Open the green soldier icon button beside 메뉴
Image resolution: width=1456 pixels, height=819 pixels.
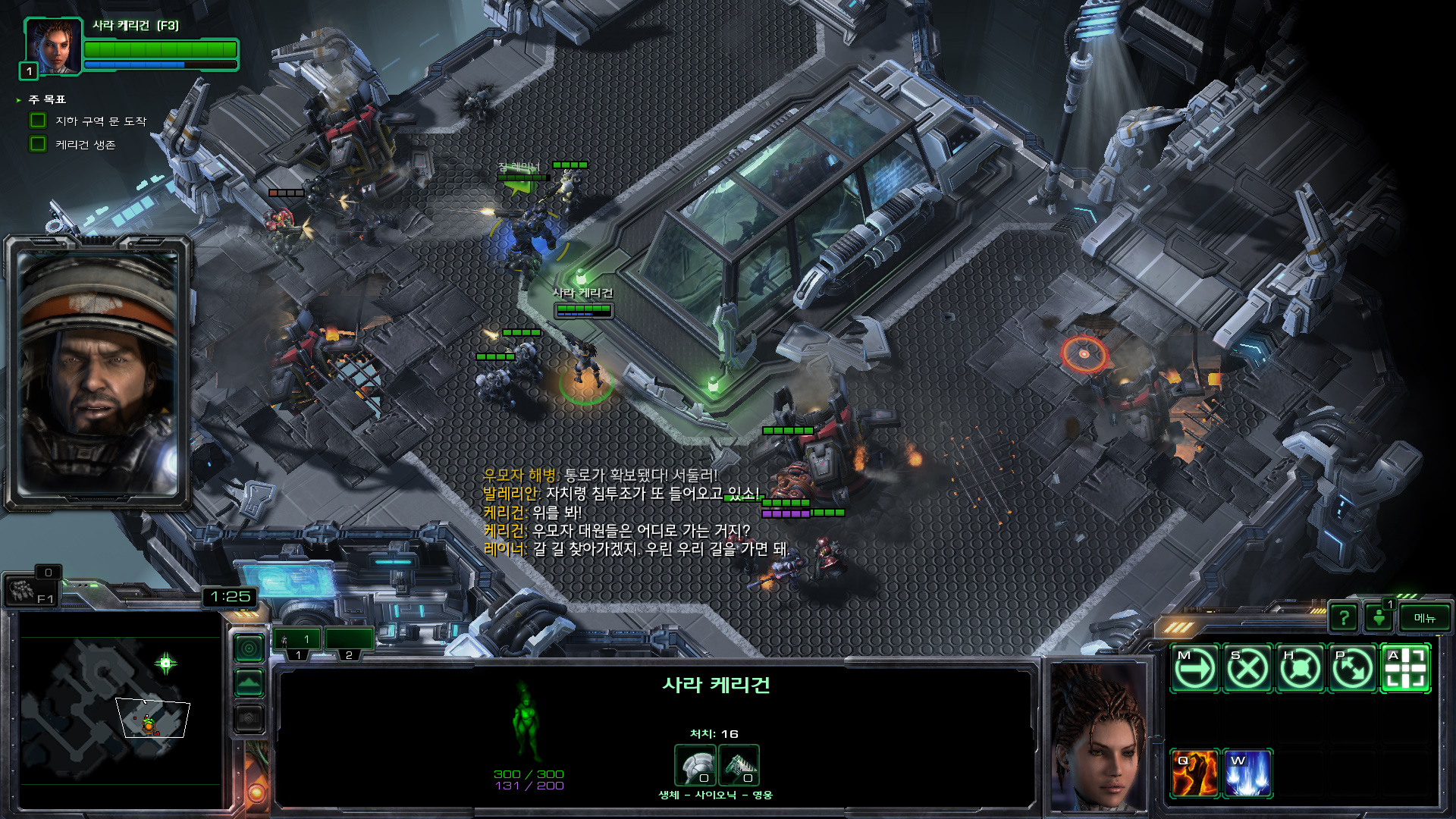point(1379,618)
